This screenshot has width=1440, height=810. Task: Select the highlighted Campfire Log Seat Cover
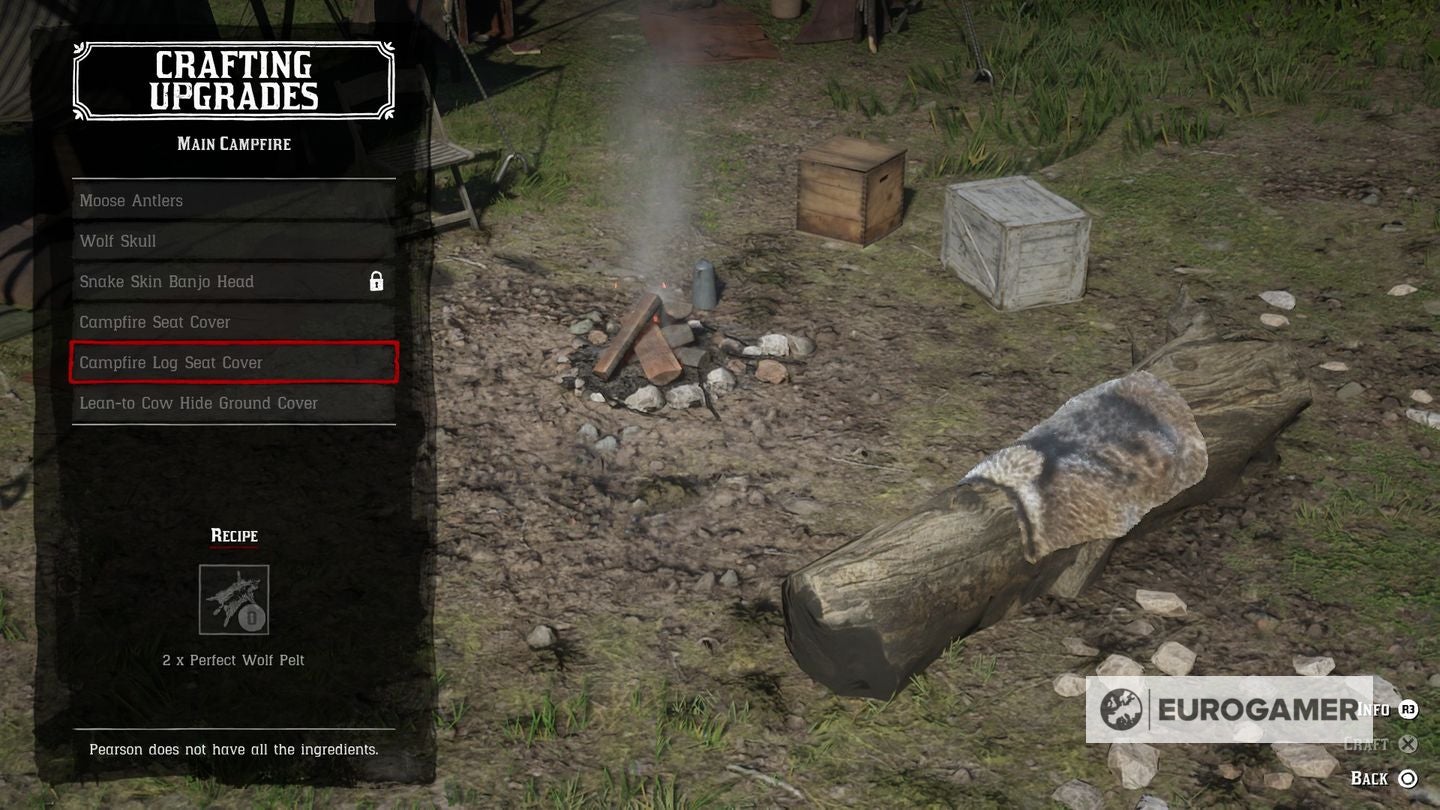point(233,363)
